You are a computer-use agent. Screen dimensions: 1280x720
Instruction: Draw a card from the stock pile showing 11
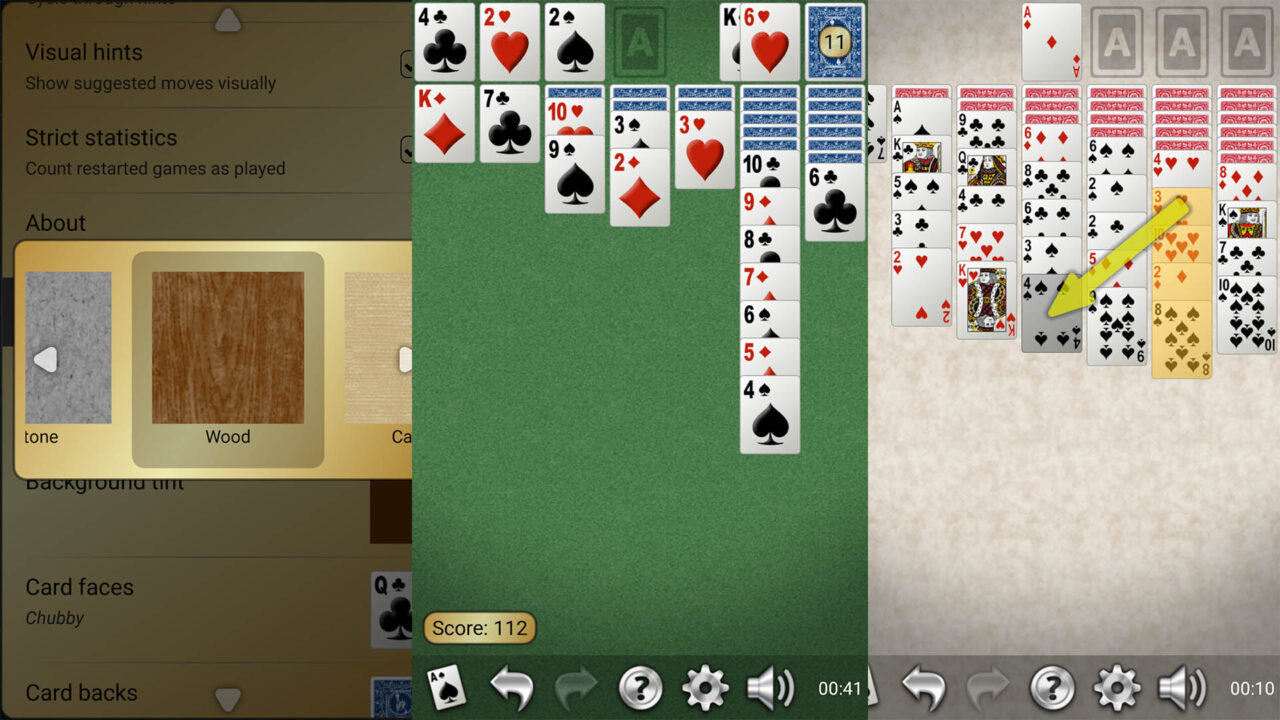pyautogui.click(x=833, y=42)
